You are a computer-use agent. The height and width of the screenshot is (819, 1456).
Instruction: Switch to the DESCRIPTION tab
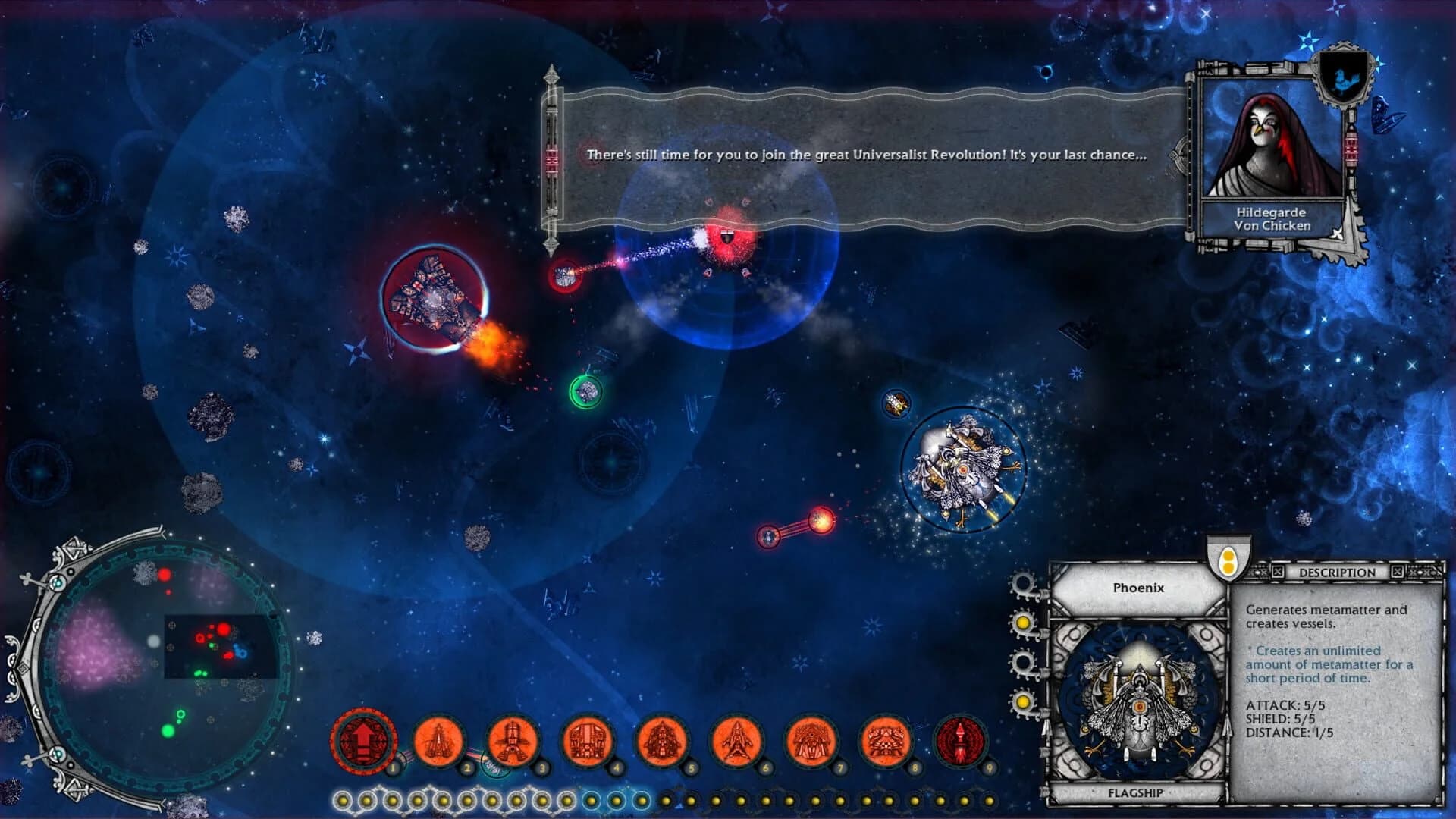pos(1336,571)
